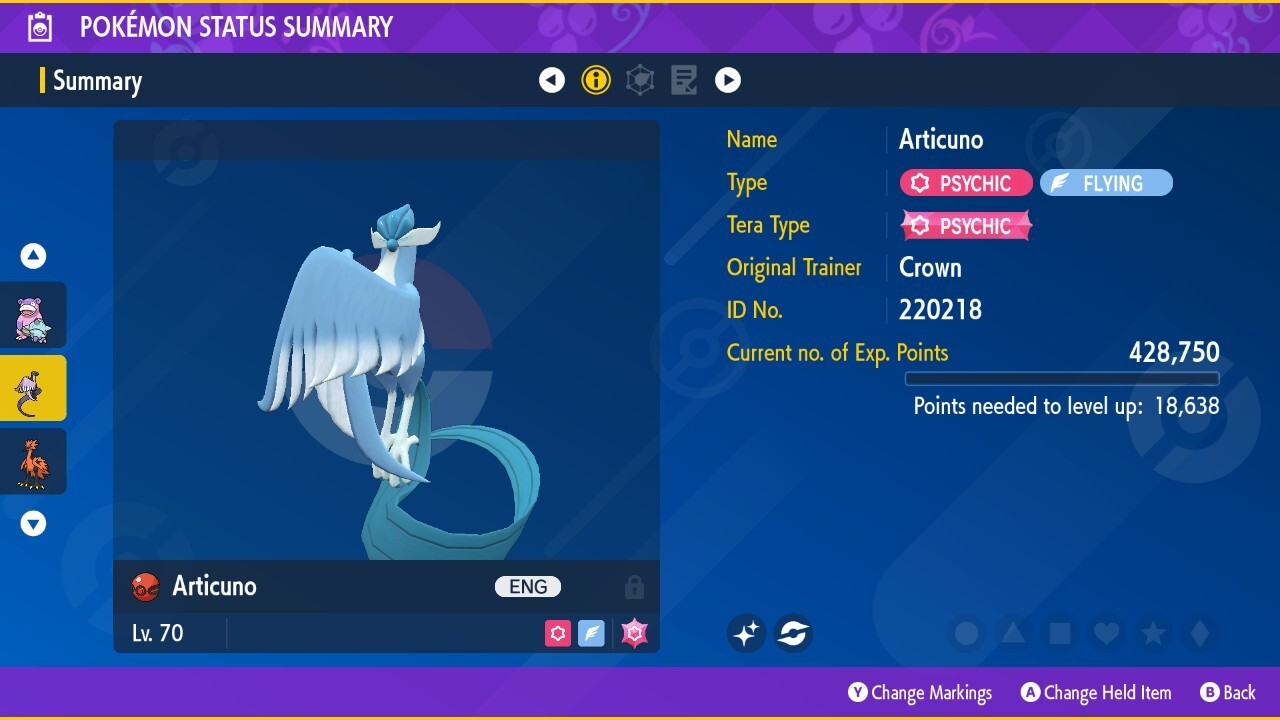The image size is (1280, 720).
Task: Select the Slowbro party thumbnail
Action: coord(33,315)
